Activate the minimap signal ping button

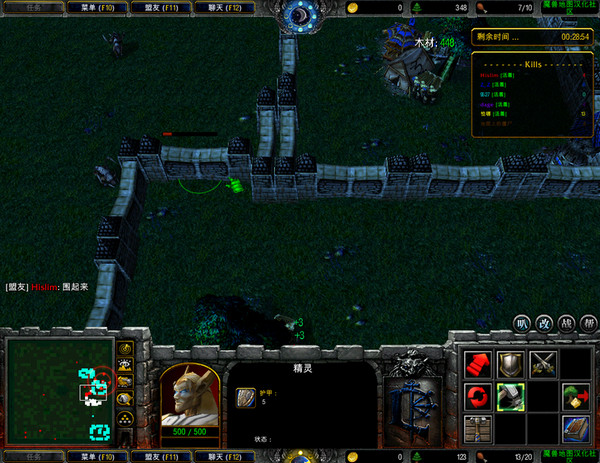125,349
